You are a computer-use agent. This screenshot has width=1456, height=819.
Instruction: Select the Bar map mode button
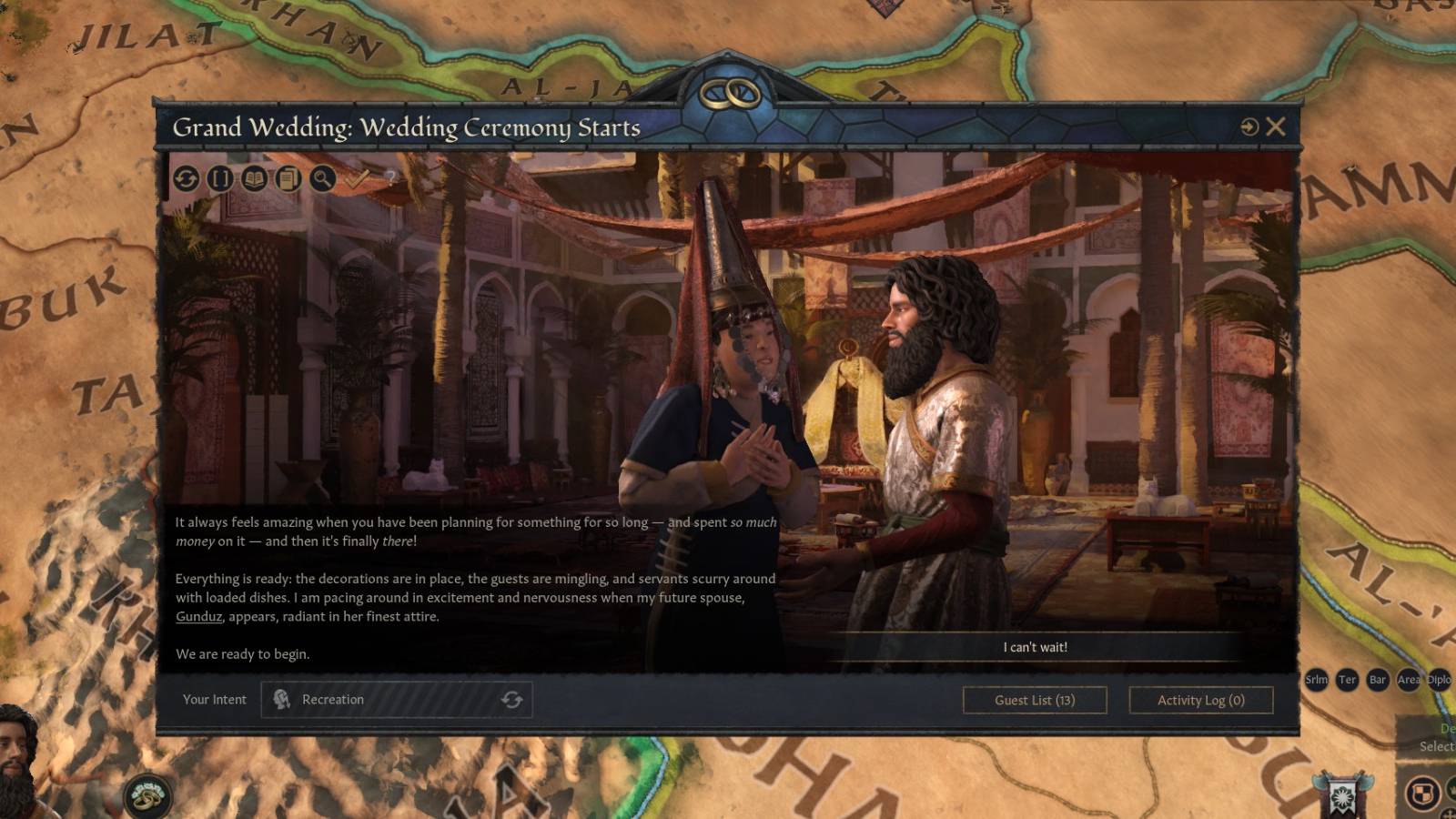pos(1377,680)
